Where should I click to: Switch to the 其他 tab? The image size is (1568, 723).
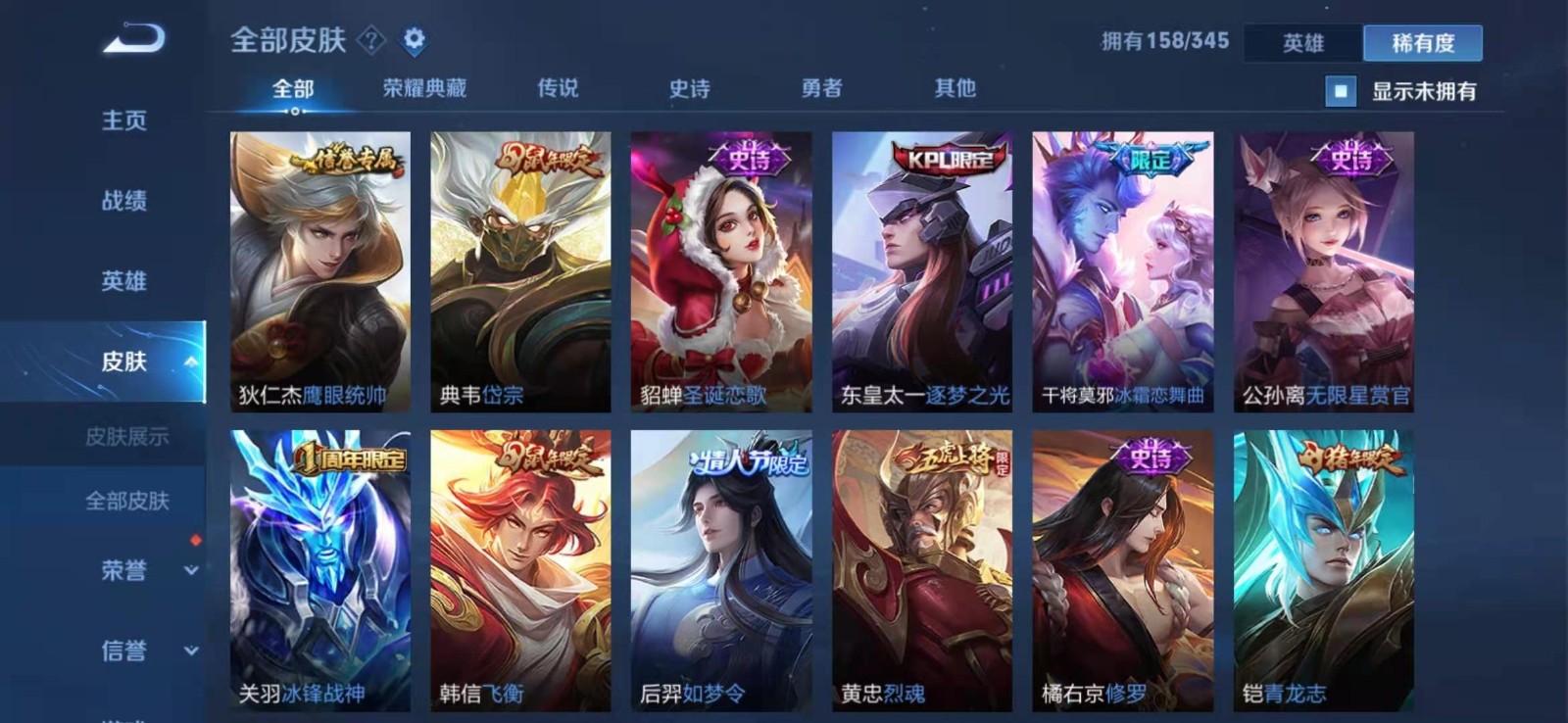[953, 87]
